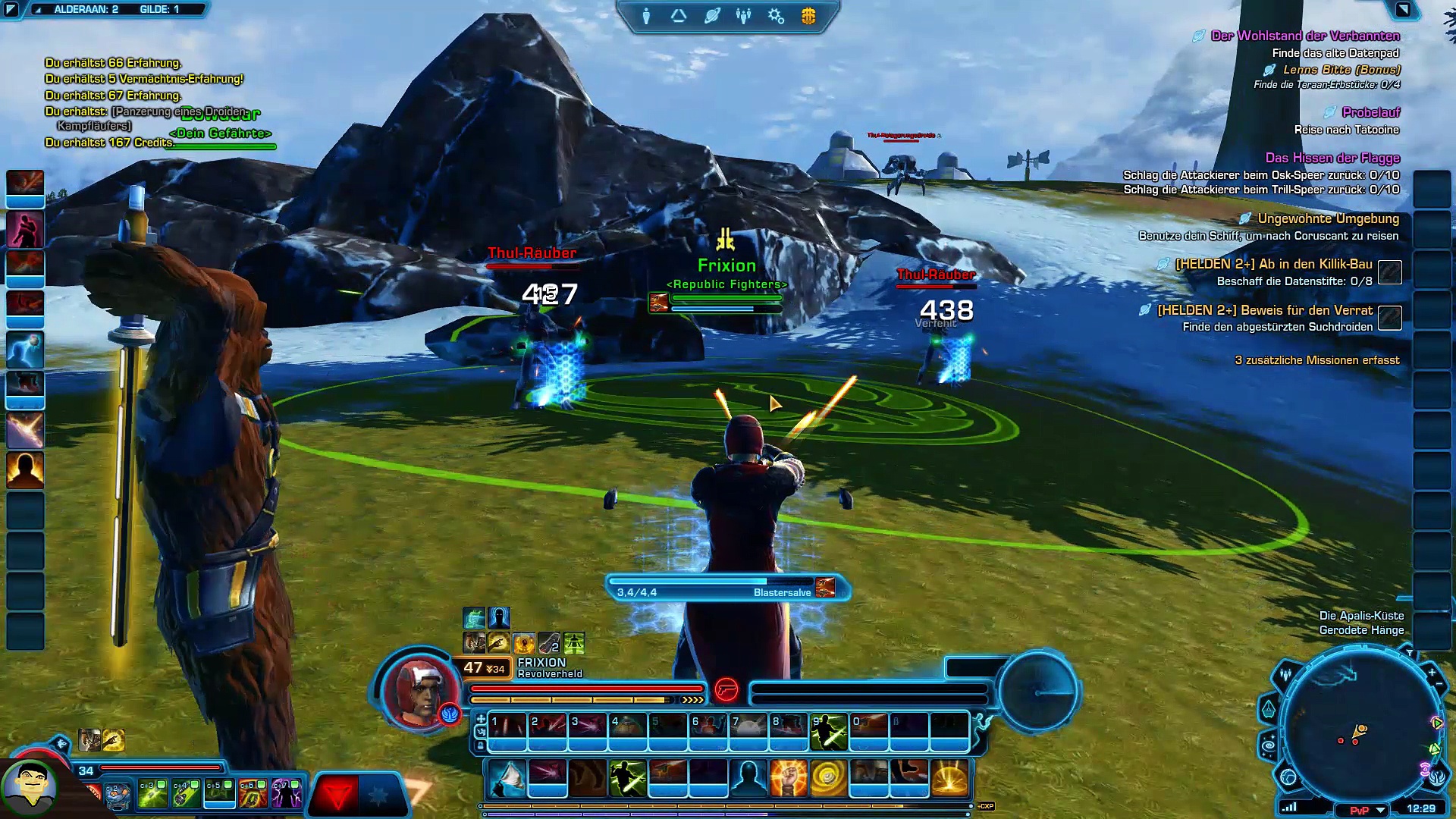Open the group and social menu icon
The image size is (1456, 819).
[743, 16]
